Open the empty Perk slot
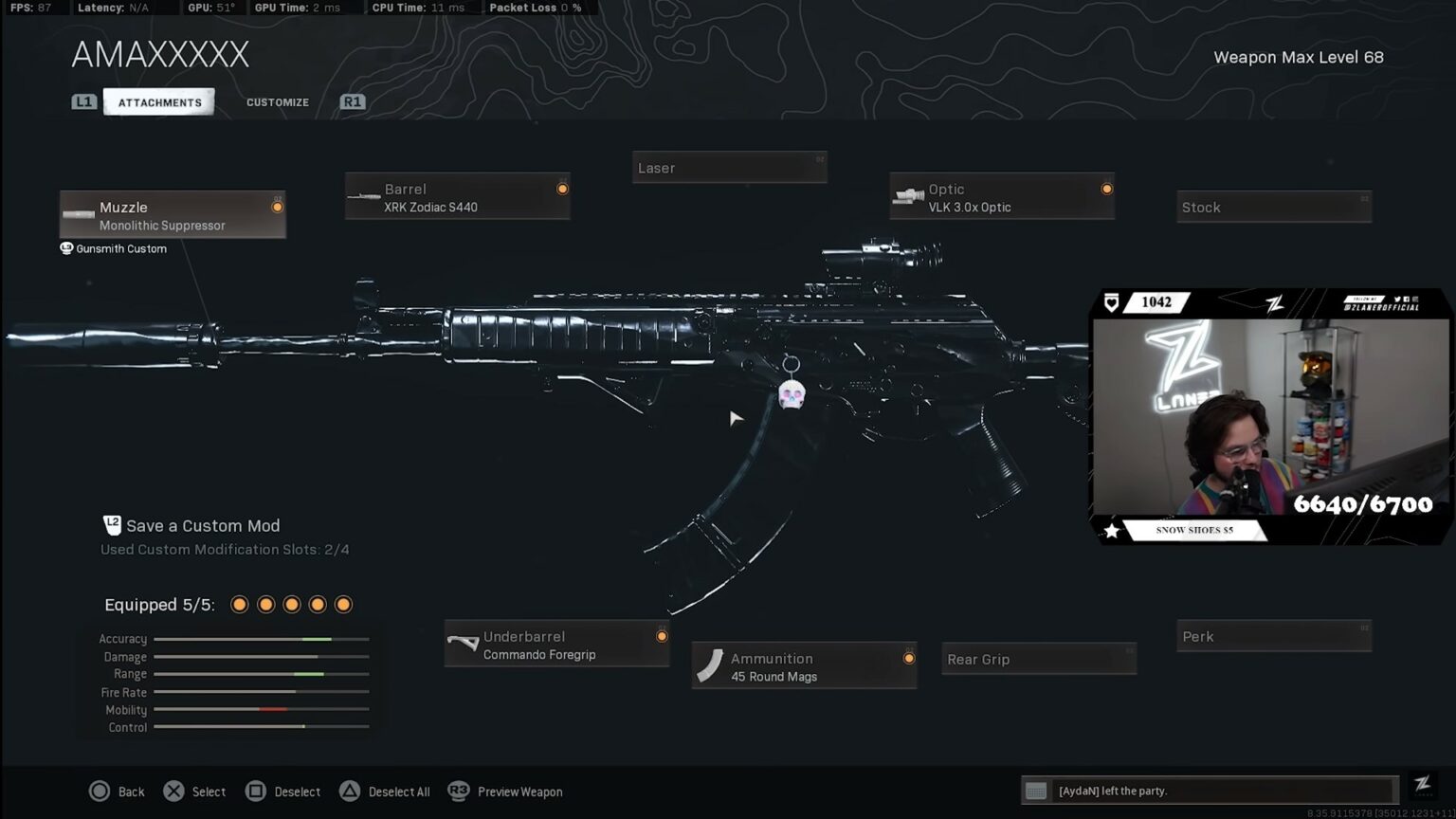The height and width of the screenshot is (819, 1456). 1273,637
